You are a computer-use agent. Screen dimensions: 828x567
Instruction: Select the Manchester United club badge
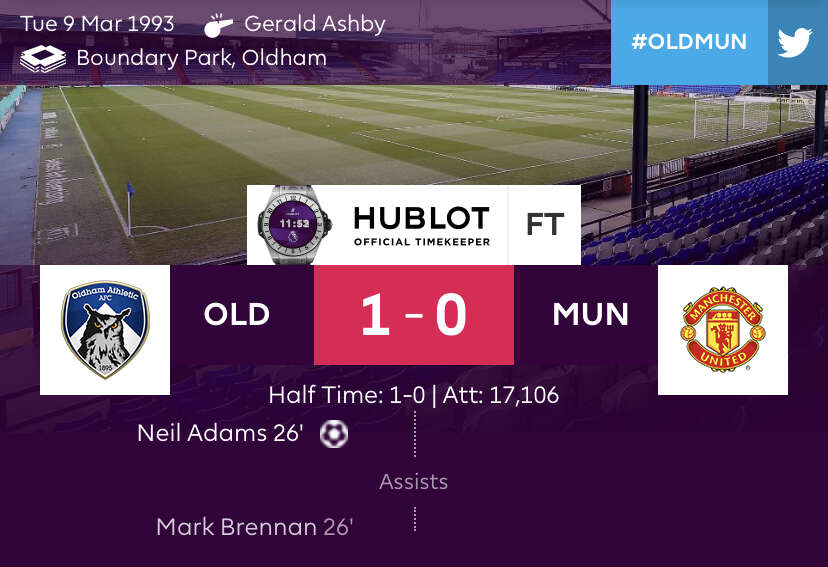pyautogui.click(x=722, y=329)
